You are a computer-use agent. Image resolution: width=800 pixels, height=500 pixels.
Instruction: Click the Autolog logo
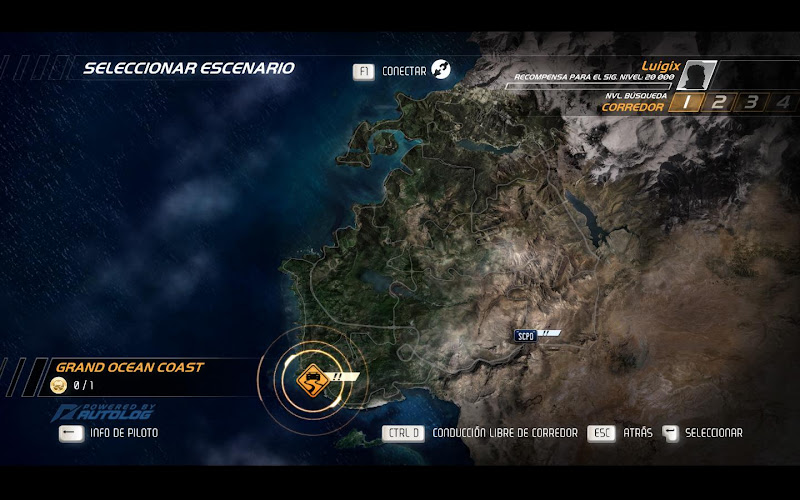(x=93, y=412)
